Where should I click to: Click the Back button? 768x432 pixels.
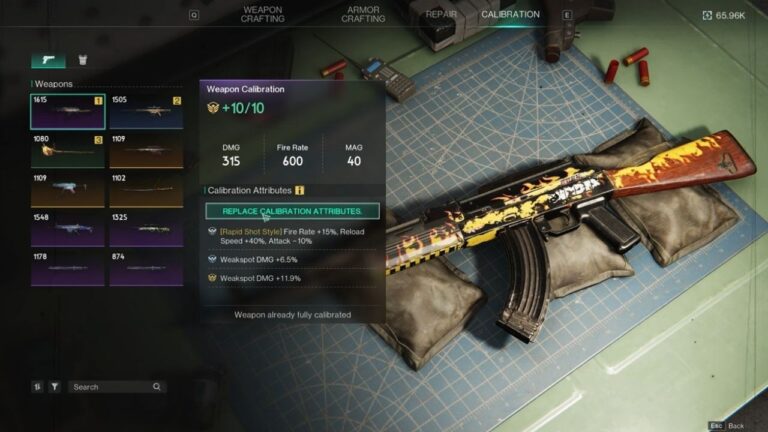click(728, 425)
